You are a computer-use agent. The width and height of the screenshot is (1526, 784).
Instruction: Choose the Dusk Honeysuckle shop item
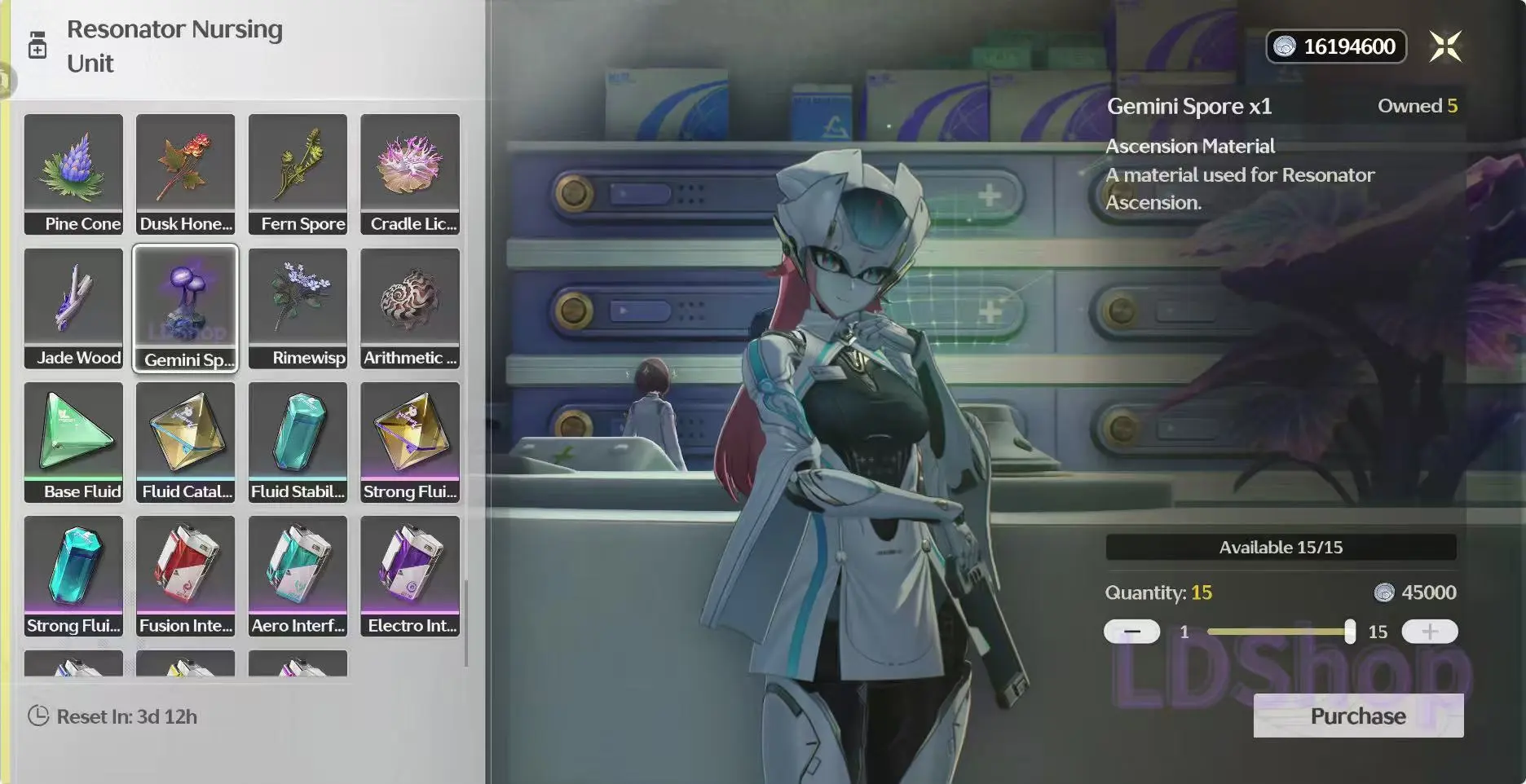tap(186, 173)
